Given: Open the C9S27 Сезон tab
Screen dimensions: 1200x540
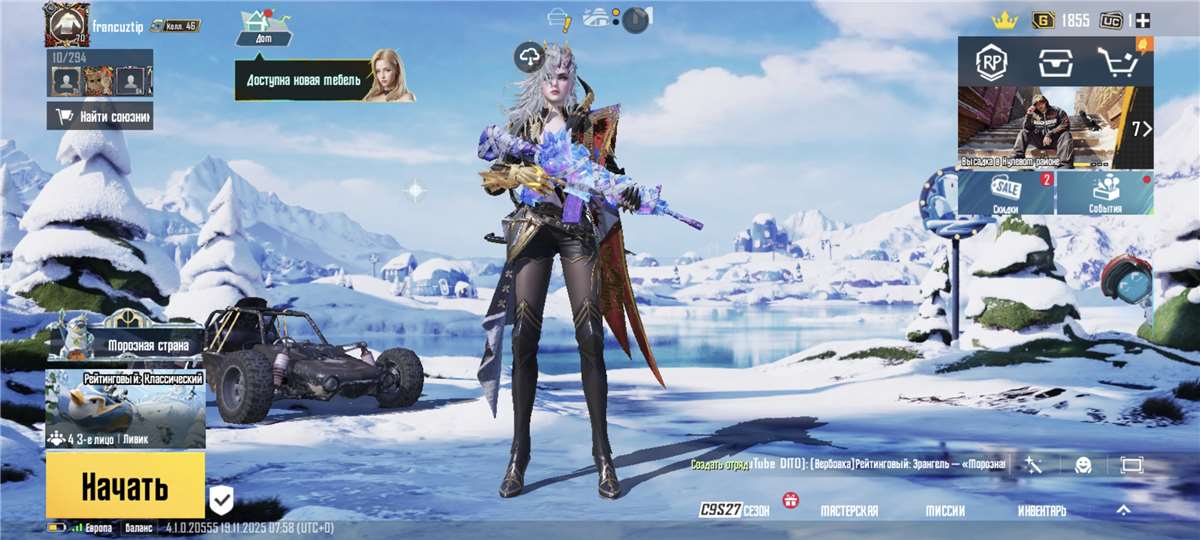Looking at the screenshot, I should tap(735, 510).
